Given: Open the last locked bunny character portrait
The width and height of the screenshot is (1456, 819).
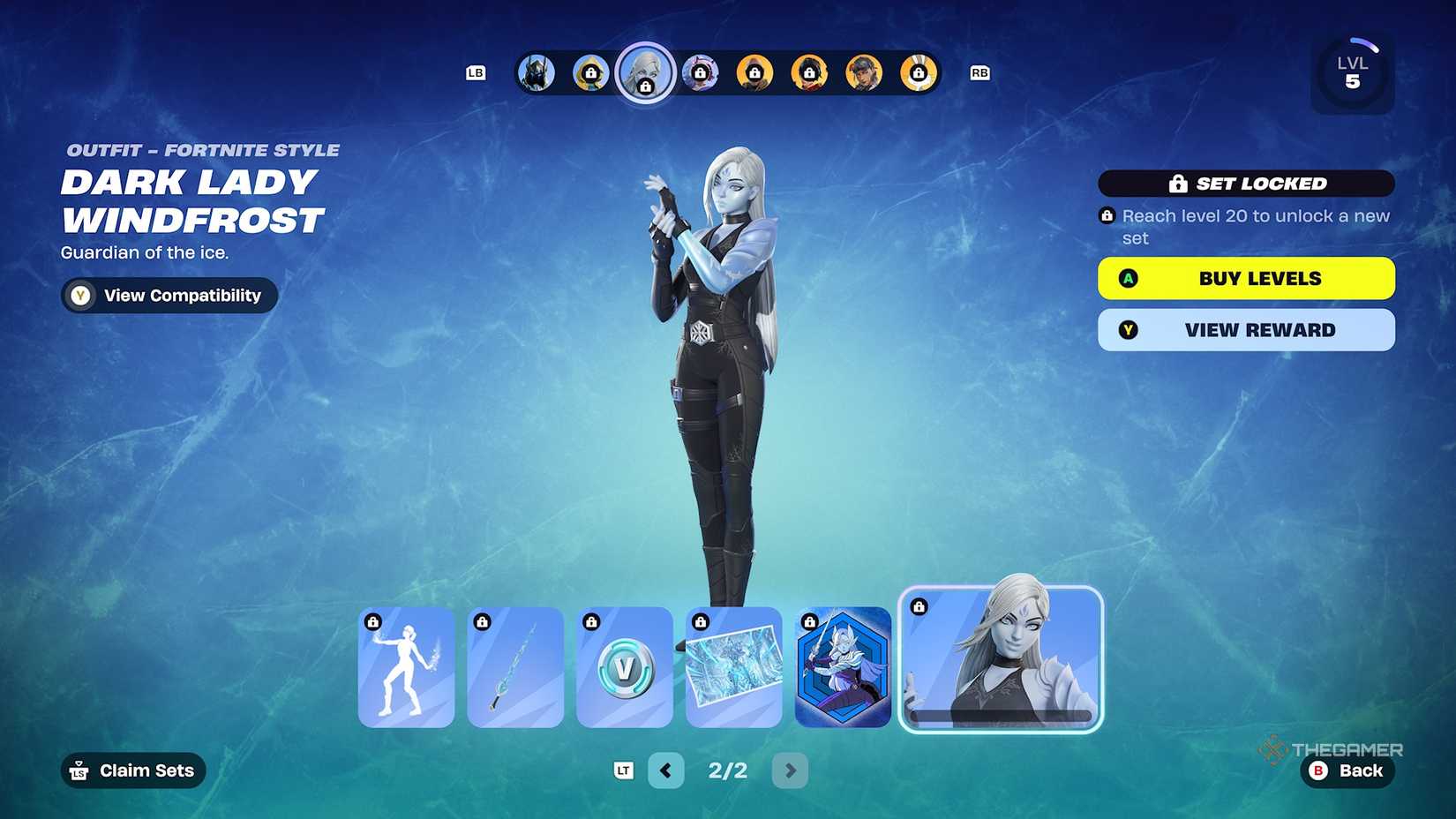Looking at the screenshot, I should point(918,73).
